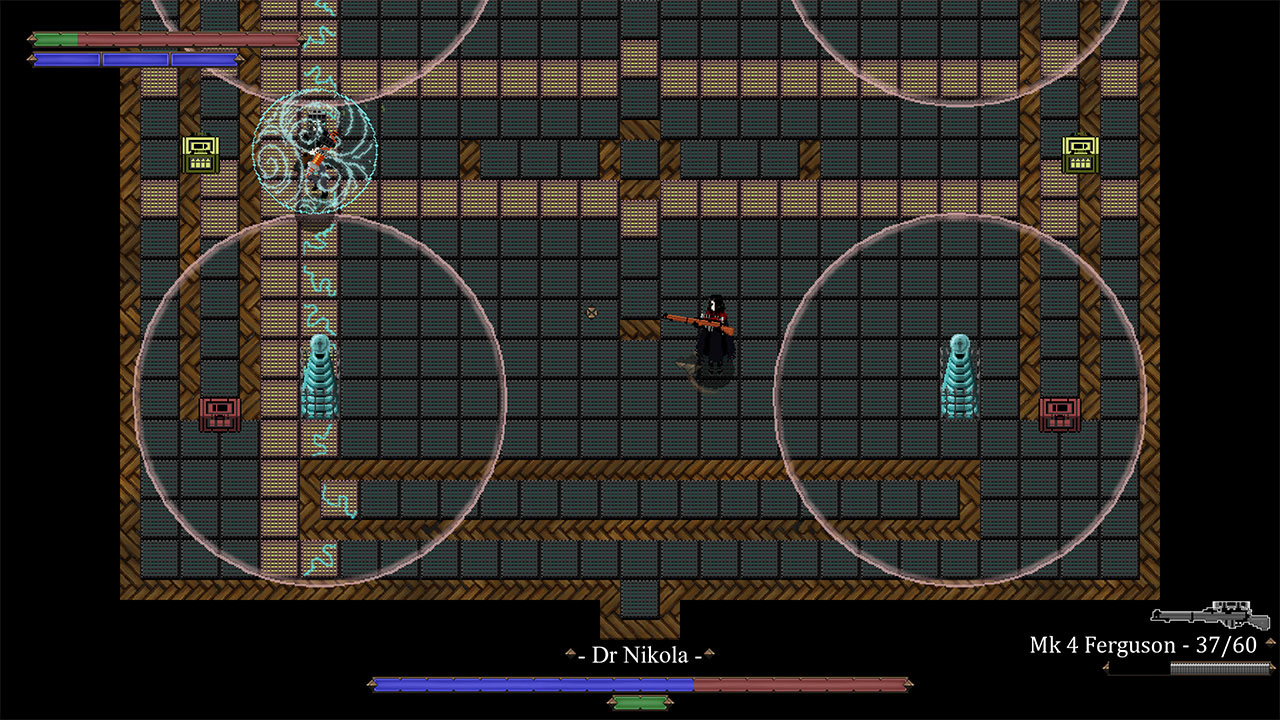Click Dr Nikola's blue shield bar

530,686
